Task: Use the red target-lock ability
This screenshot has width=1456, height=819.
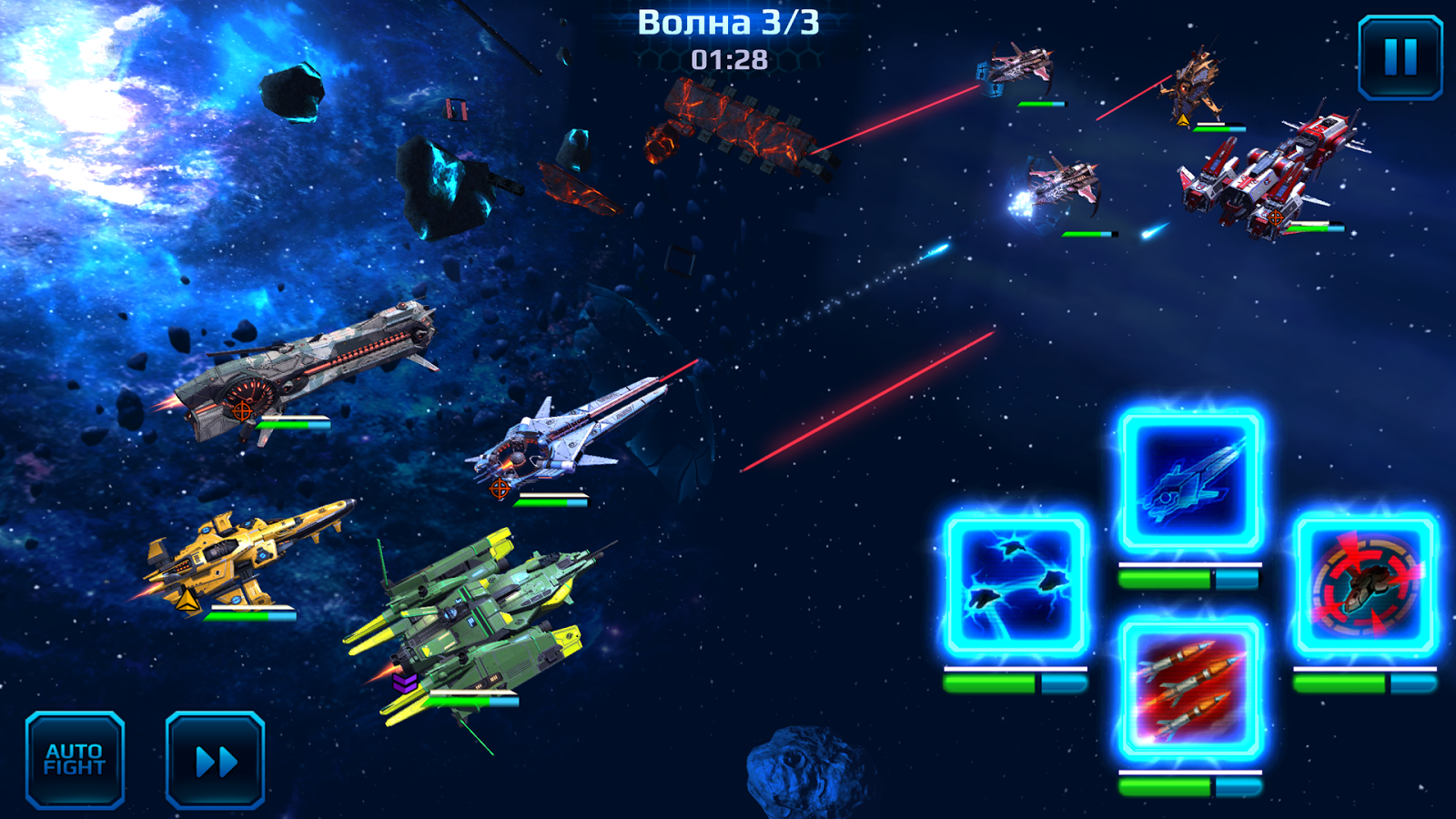Action: click(1365, 585)
